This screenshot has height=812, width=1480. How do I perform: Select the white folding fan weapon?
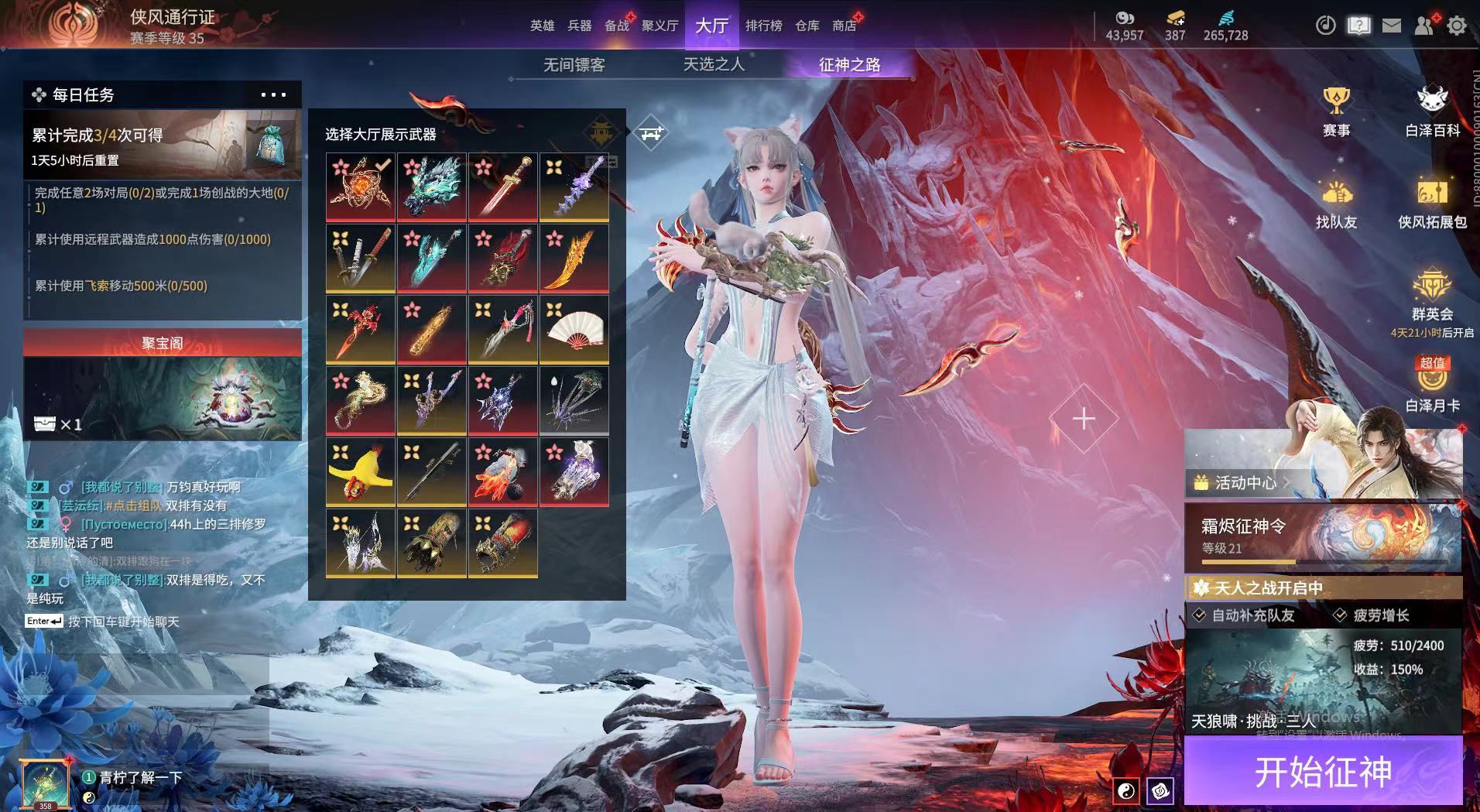(x=574, y=329)
